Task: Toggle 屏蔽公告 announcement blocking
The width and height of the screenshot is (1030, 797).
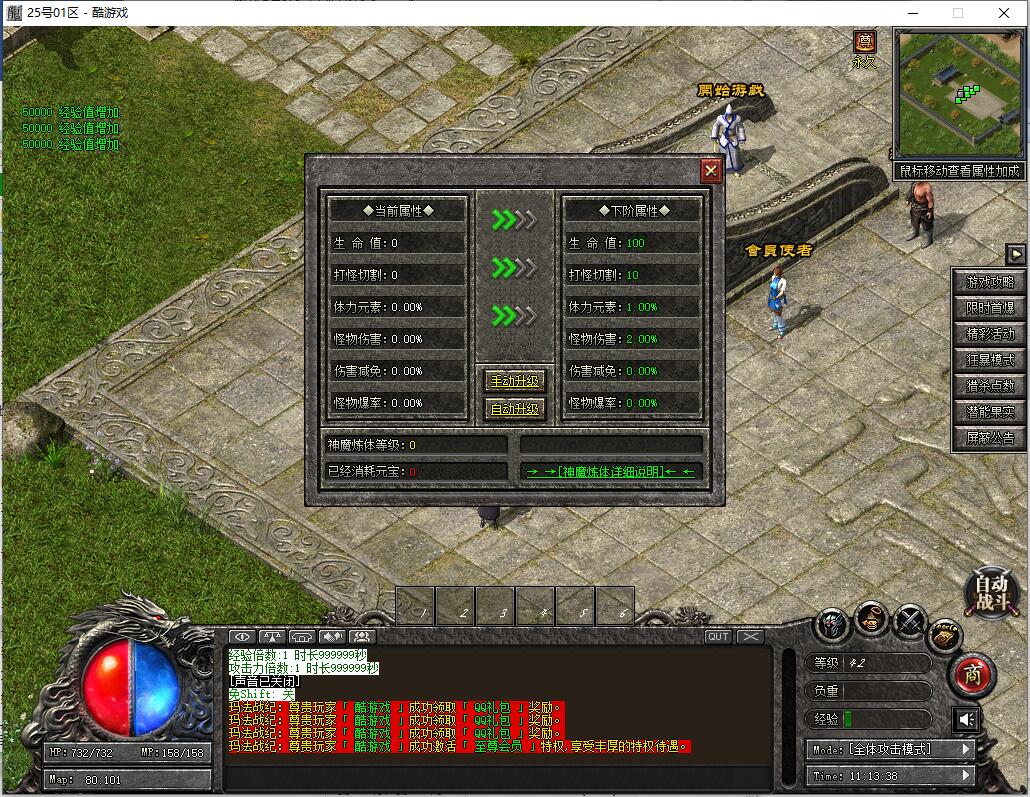Action: (x=989, y=438)
